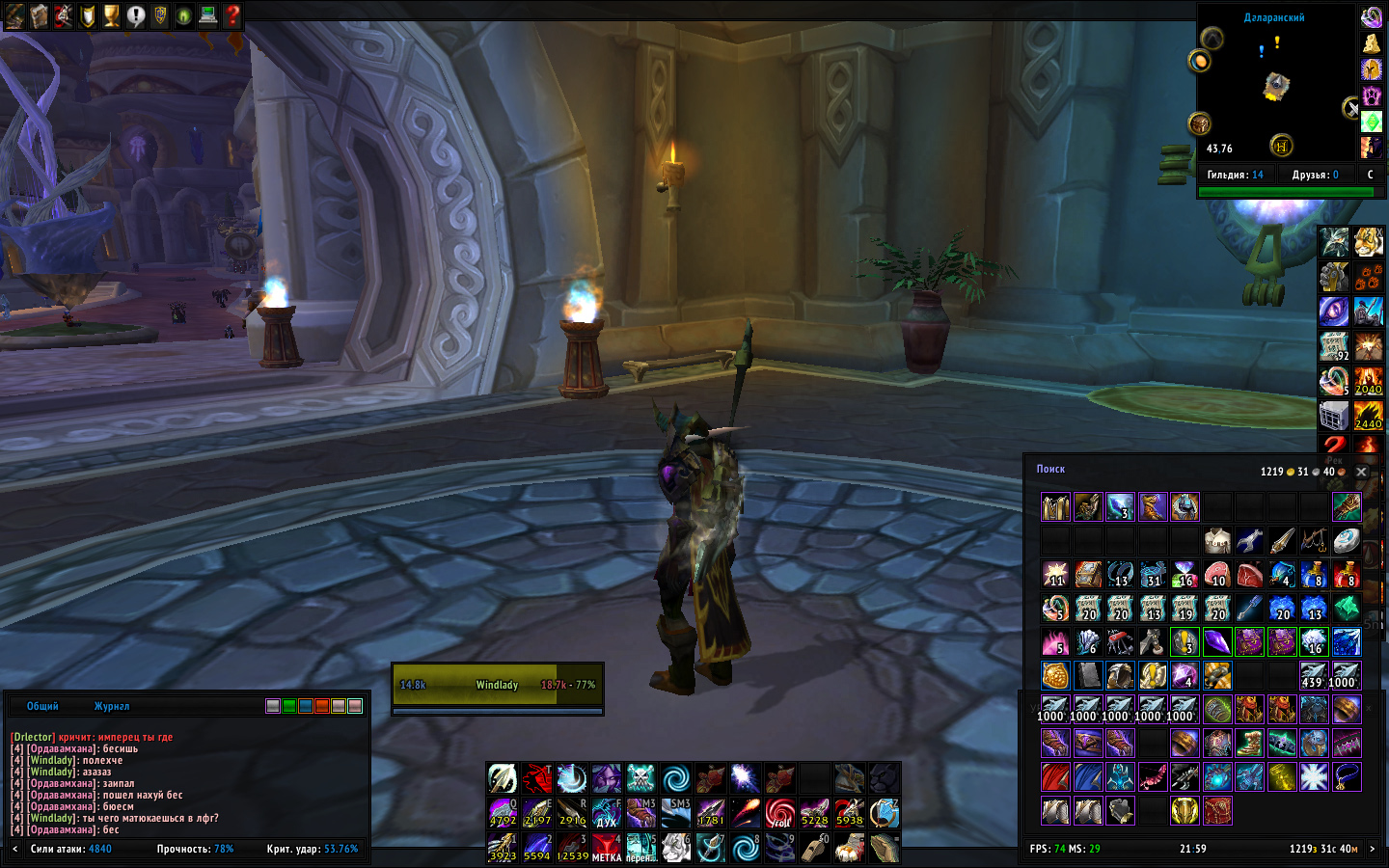Activate the skull and crossbones ability
The height and width of the screenshot is (868, 1389).
640,778
